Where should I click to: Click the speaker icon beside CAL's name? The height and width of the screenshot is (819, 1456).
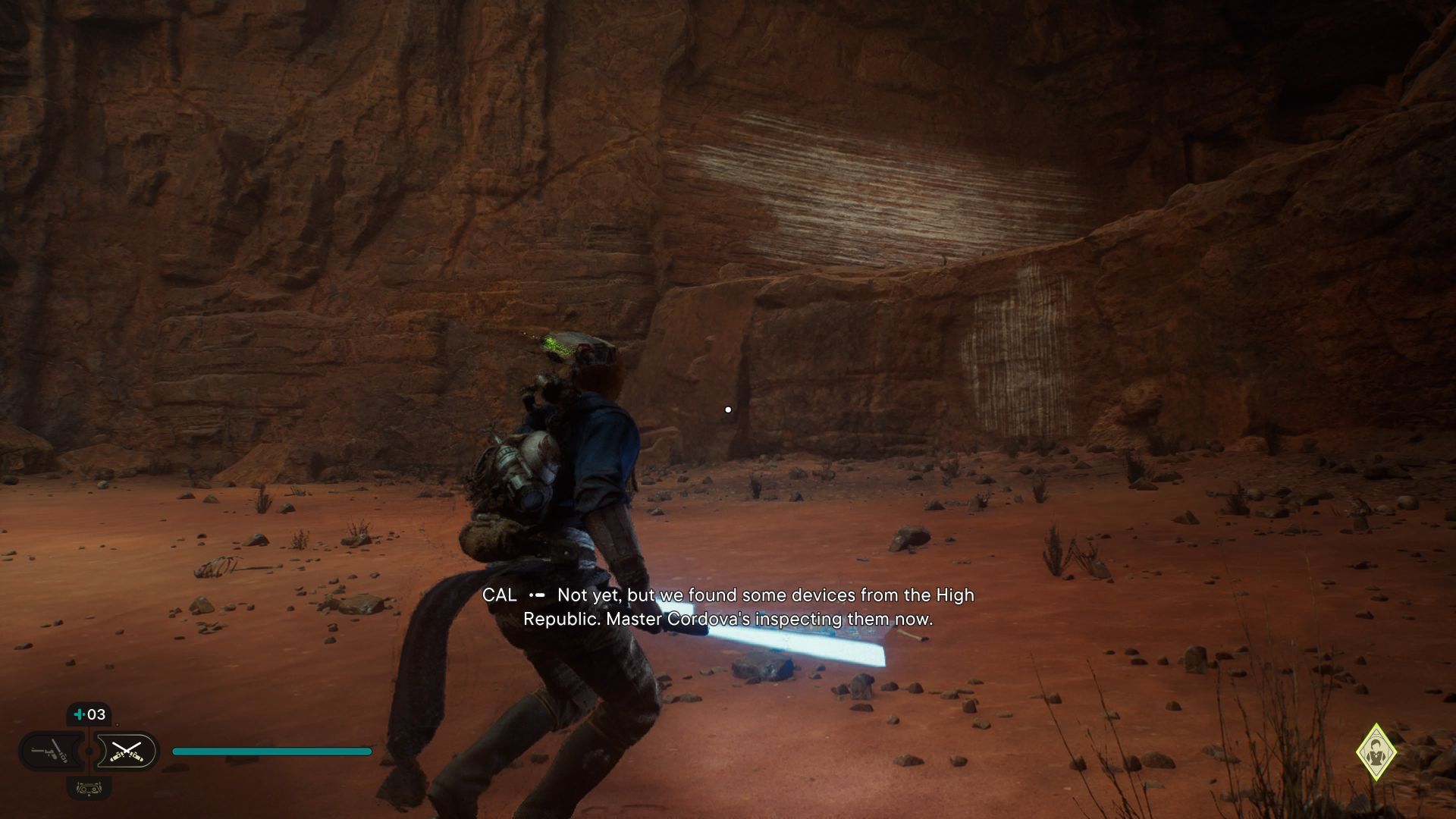pos(538,596)
